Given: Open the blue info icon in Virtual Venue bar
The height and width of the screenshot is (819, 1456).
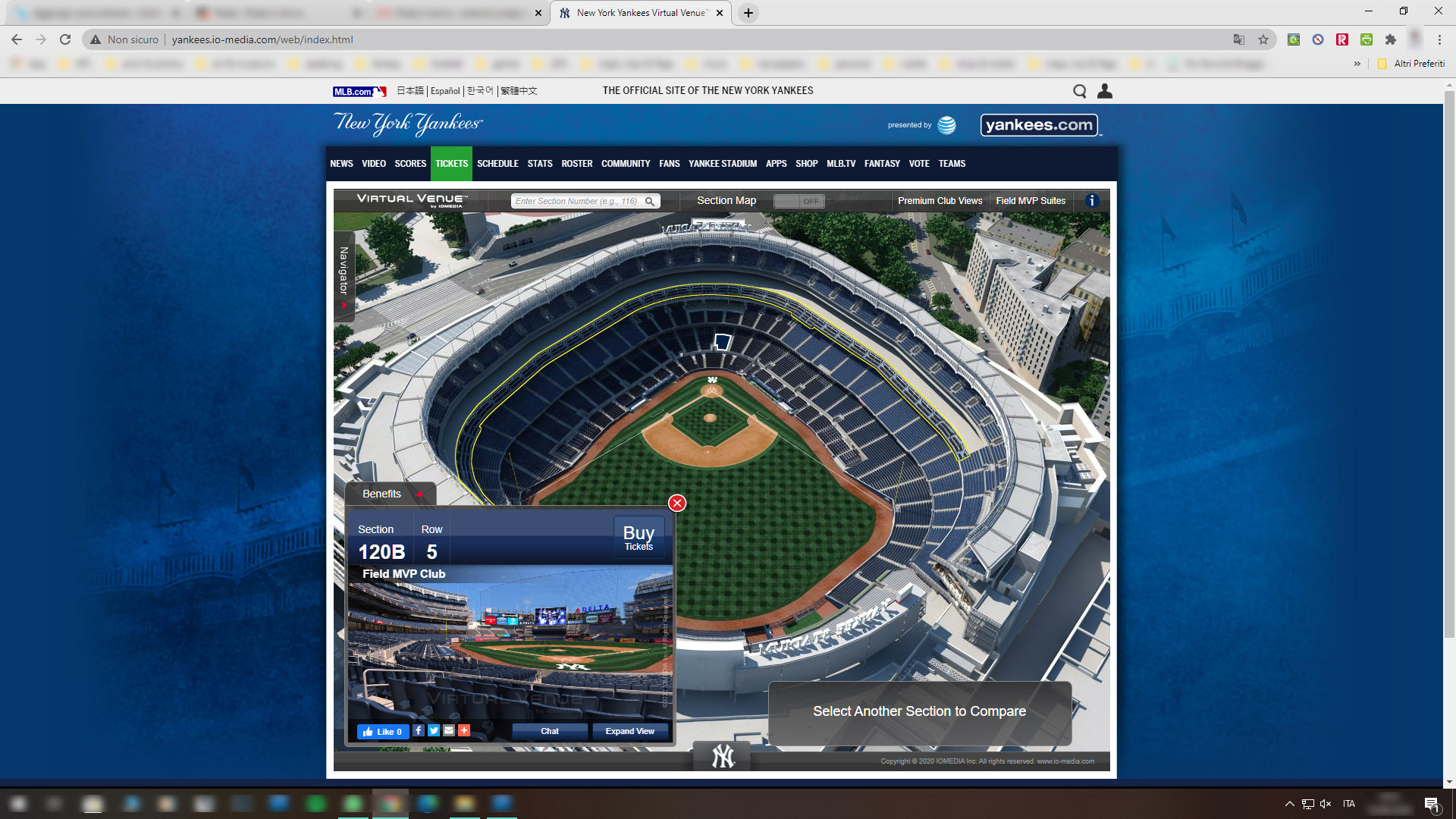Looking at the screenshot, I should [1092, 201].
